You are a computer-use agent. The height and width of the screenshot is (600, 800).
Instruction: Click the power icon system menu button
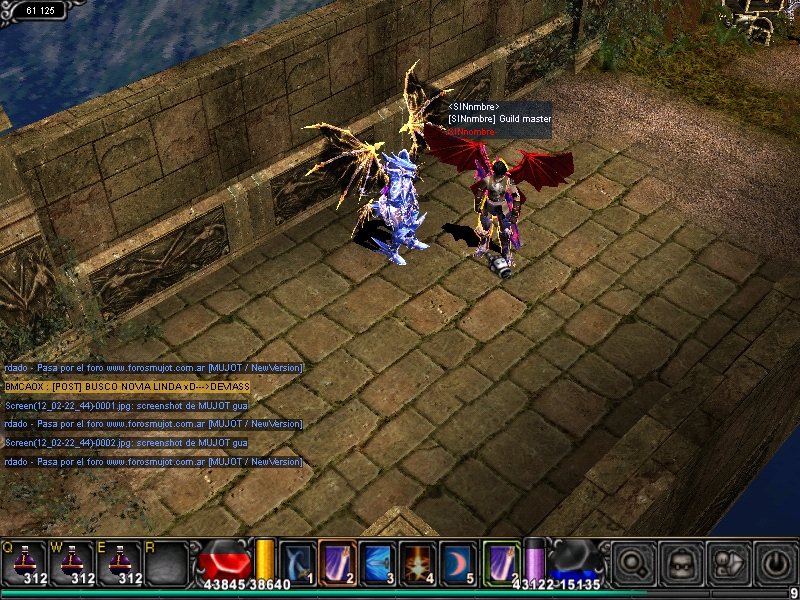774,561
